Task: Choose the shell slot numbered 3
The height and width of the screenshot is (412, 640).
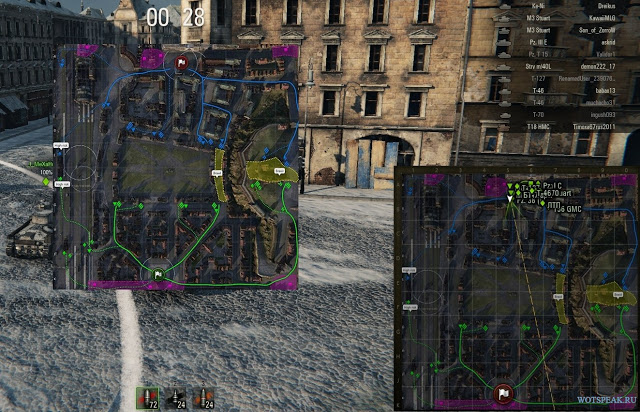Action: click(x=205, y=398)
